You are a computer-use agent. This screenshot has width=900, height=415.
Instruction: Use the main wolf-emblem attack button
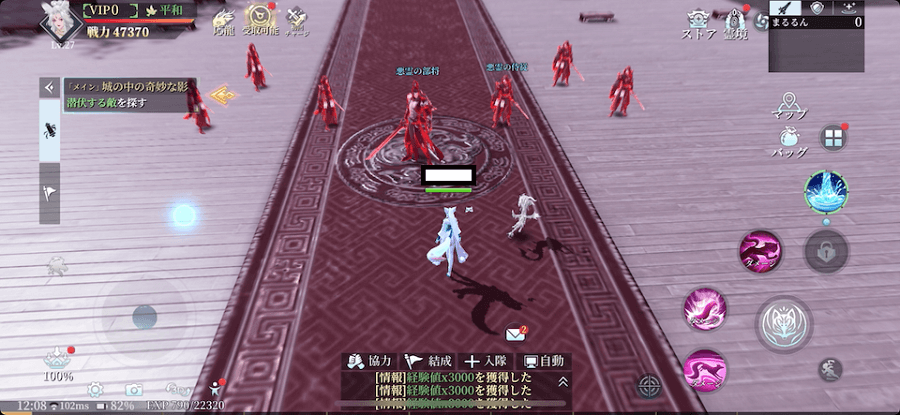click(783, 324)
